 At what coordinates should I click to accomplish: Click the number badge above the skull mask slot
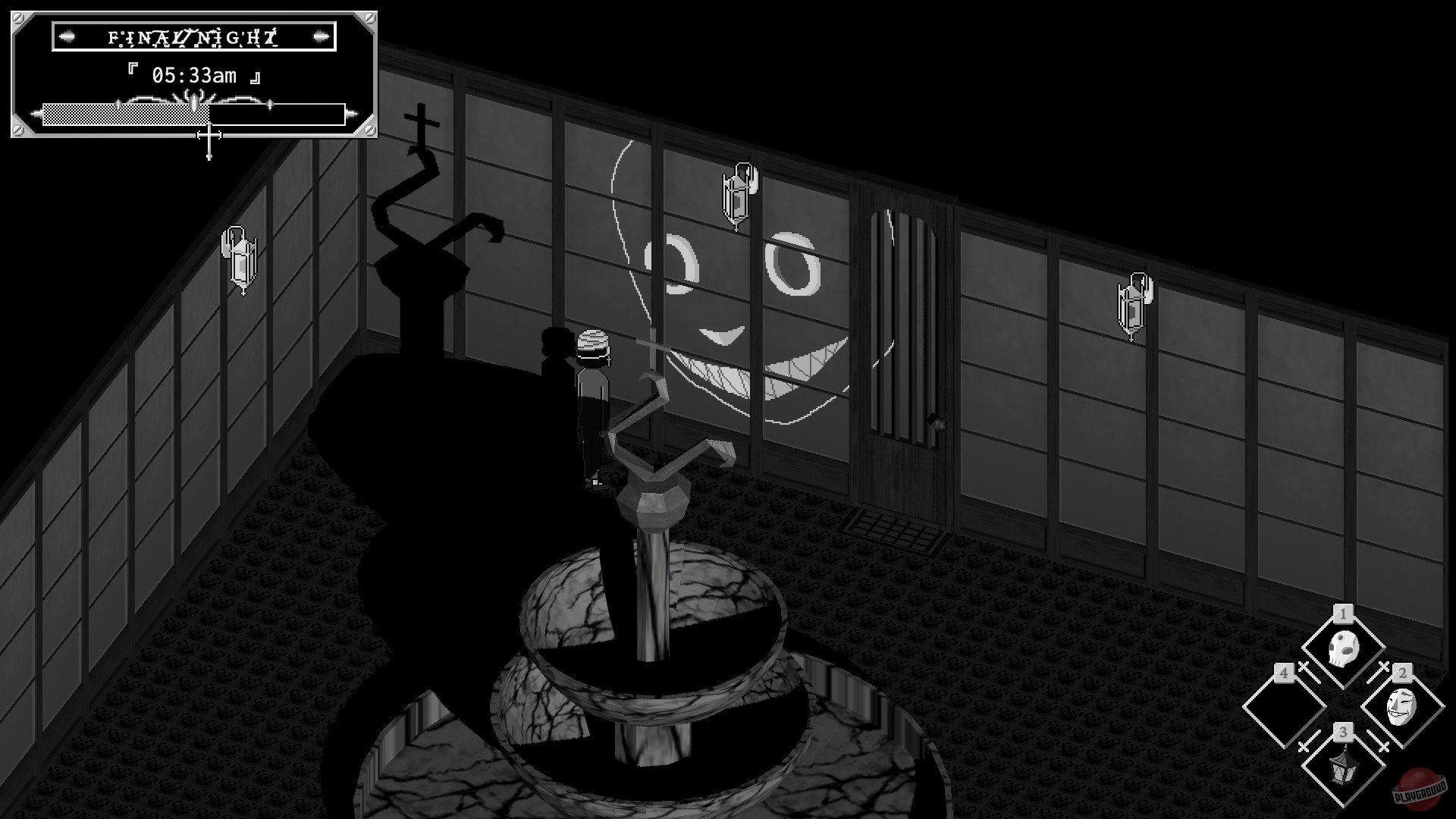(x=1342, y=614)
